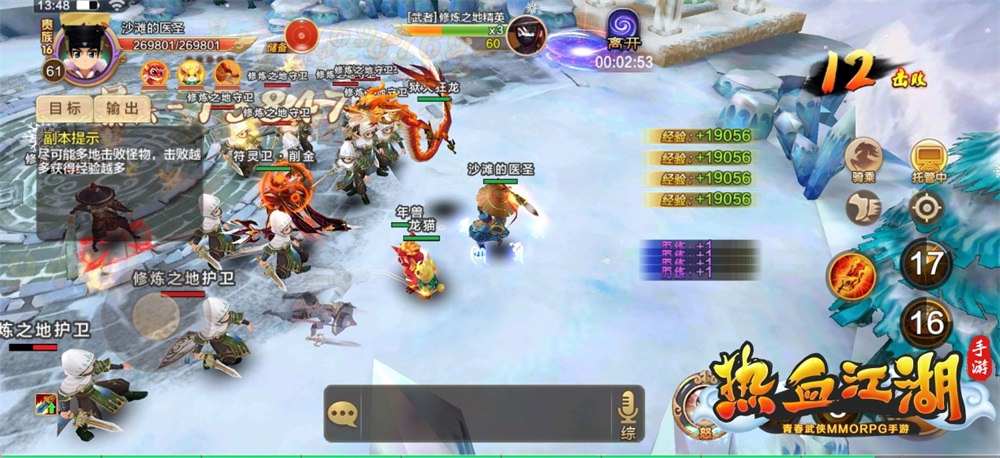Select the orange phoenix pet icon
The height and width of the screenshot is (458, 1000).
tap(228, 72)
